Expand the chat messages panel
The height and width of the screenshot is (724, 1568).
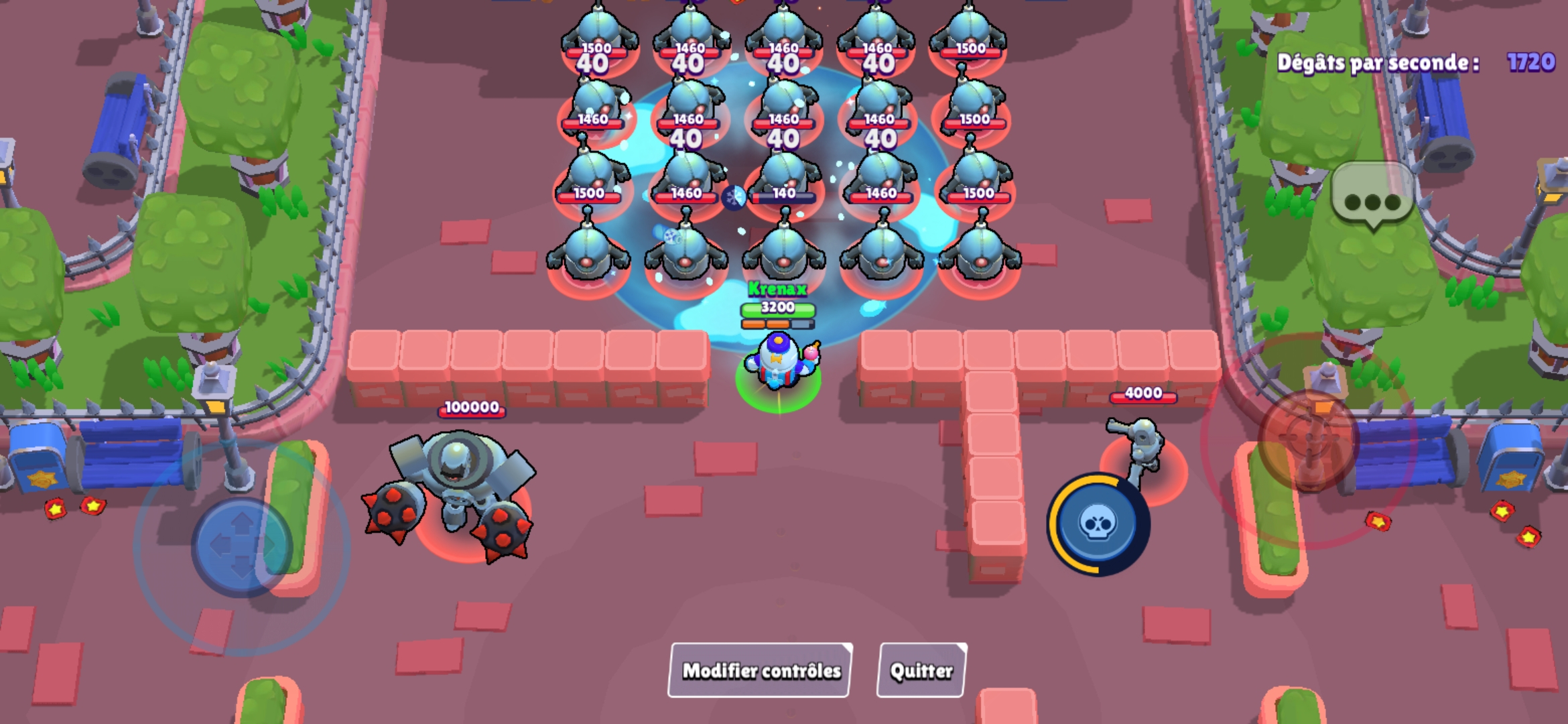(1371, 198)
